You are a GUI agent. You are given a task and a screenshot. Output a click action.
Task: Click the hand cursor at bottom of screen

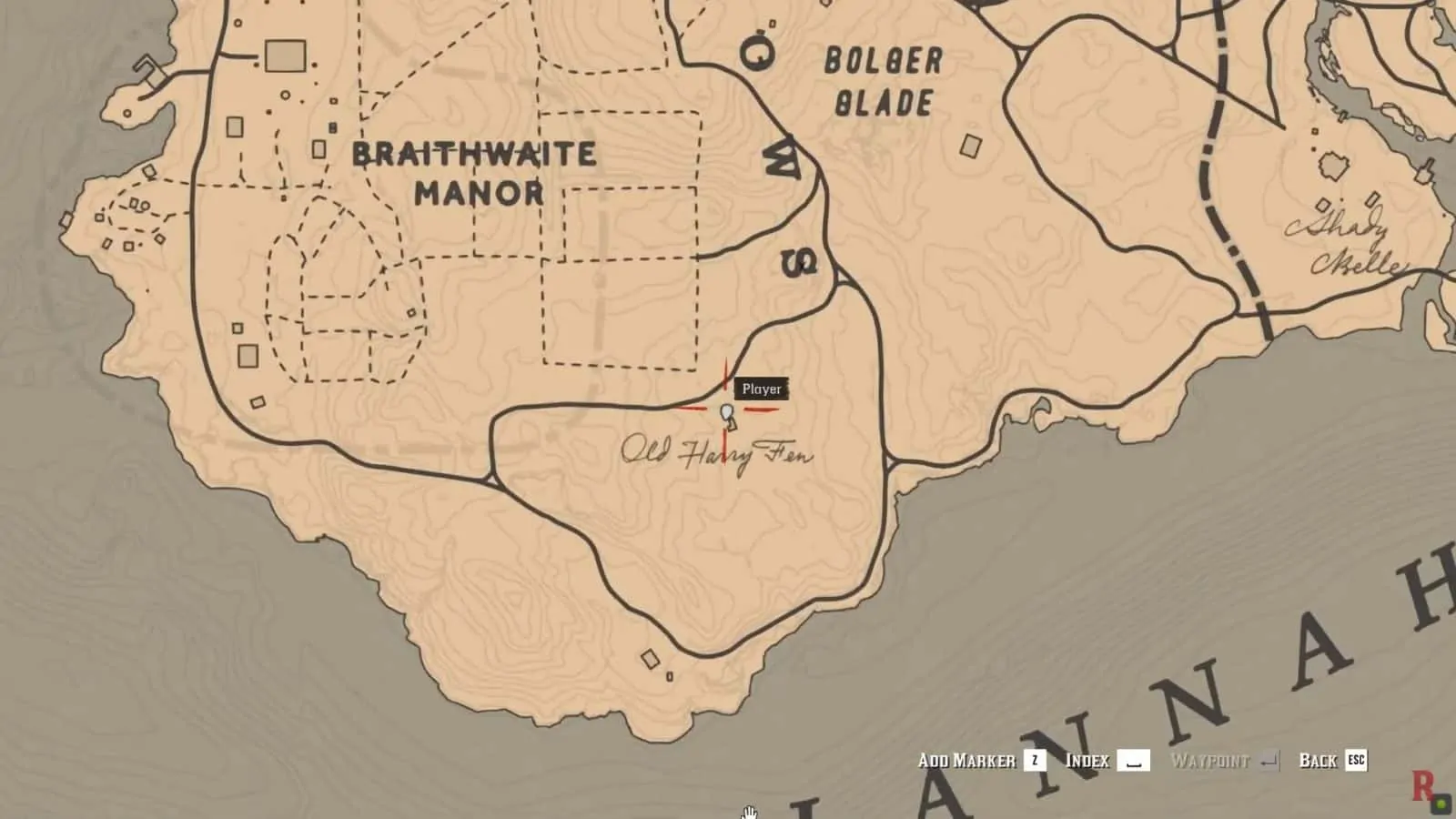tap(748, 813)
